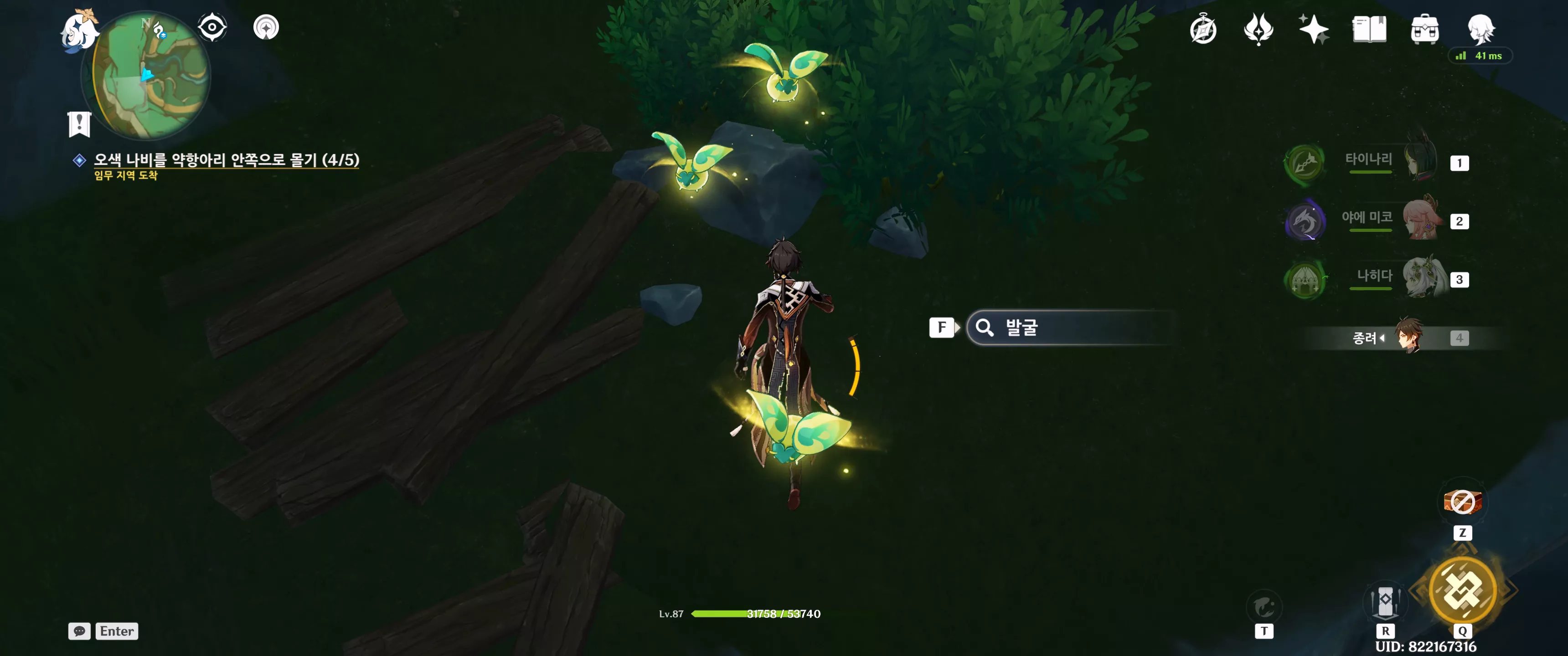Viewport: 1568px width, 656px height.
Task: Select the butterfly quest objective tracker
Action: pos(226,159)
